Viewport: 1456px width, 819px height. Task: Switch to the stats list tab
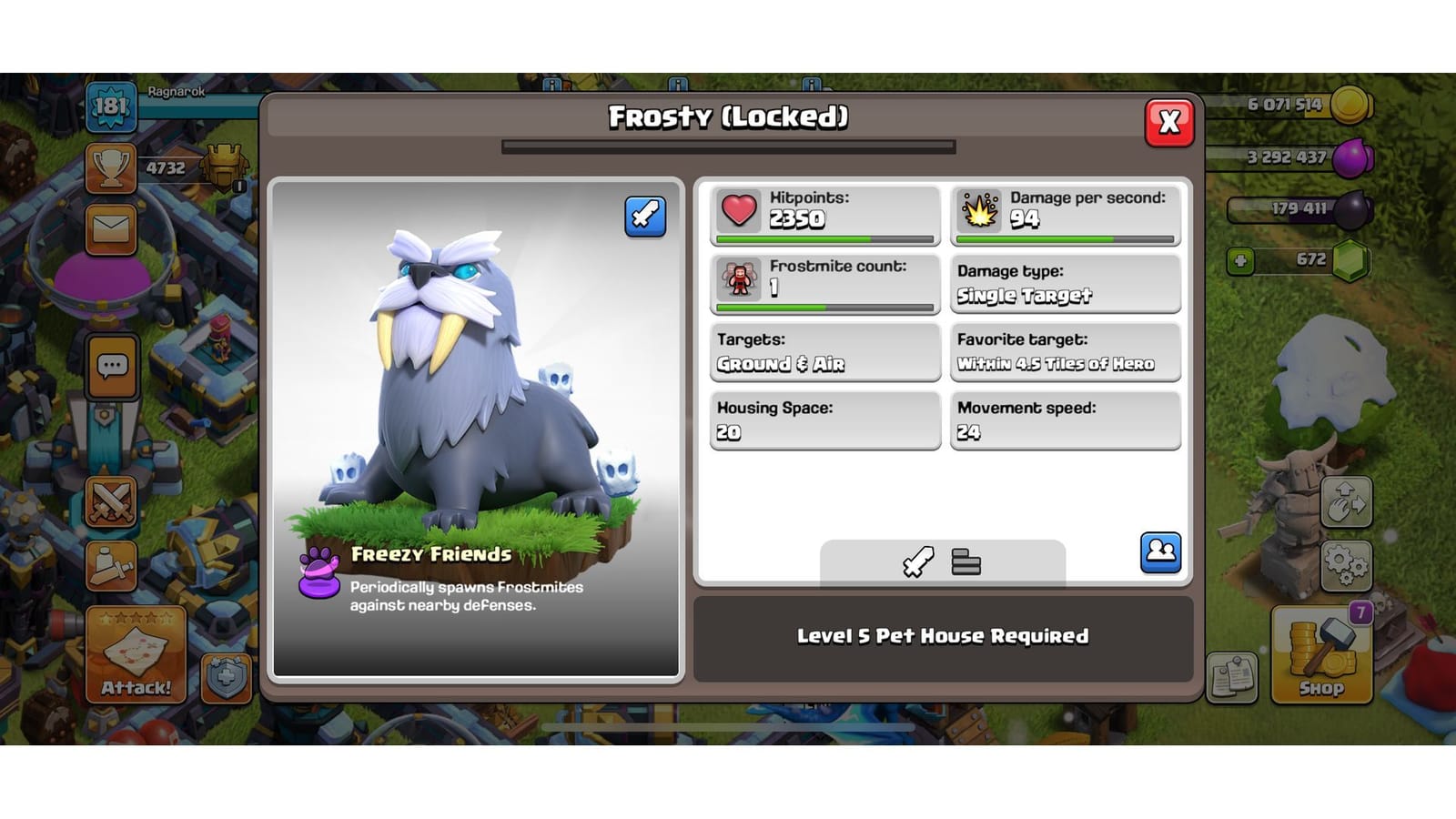click(x=967, y=562)
